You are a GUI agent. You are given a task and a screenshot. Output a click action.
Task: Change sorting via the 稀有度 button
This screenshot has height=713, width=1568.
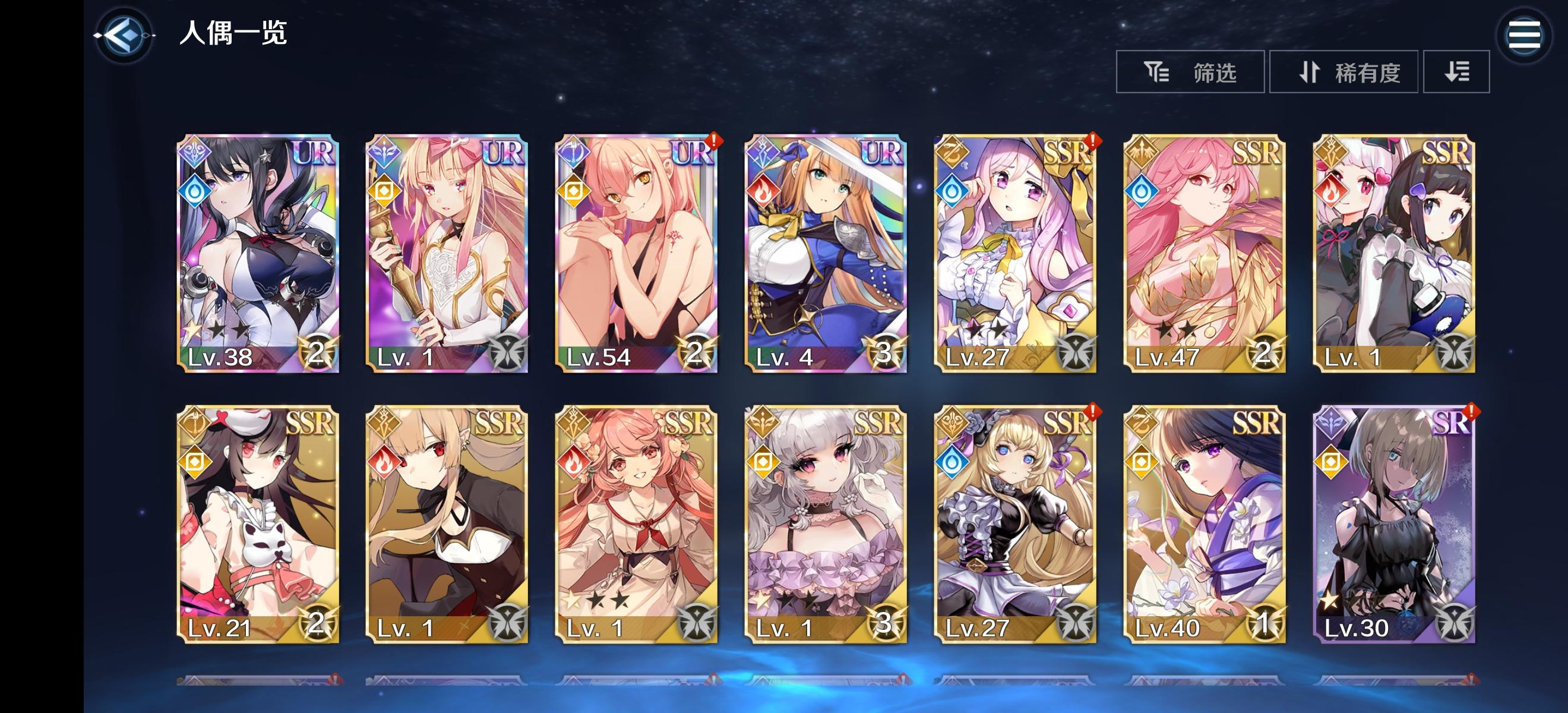[x=1343, y=72]
